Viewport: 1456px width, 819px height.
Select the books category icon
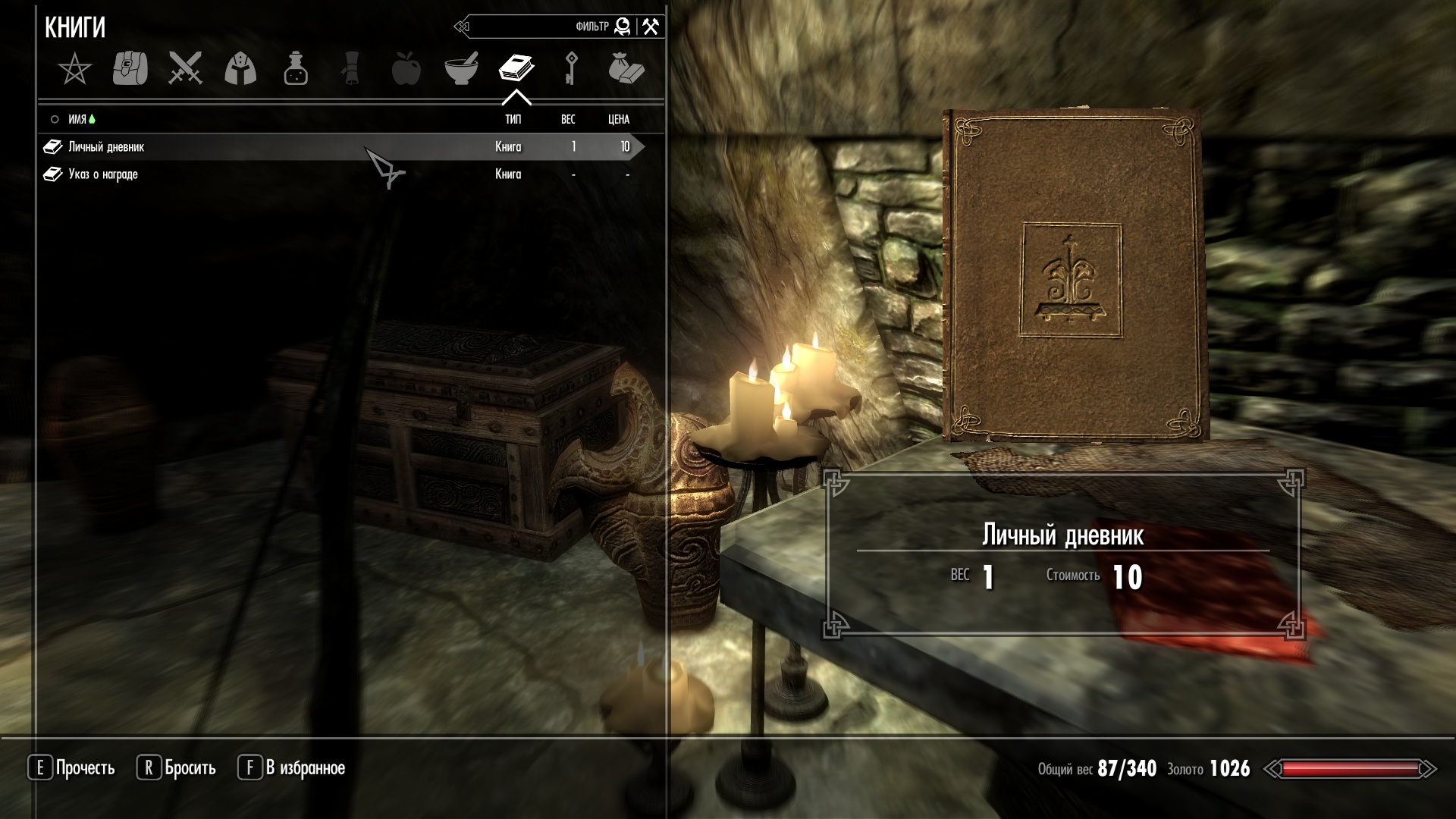[516, 69]
